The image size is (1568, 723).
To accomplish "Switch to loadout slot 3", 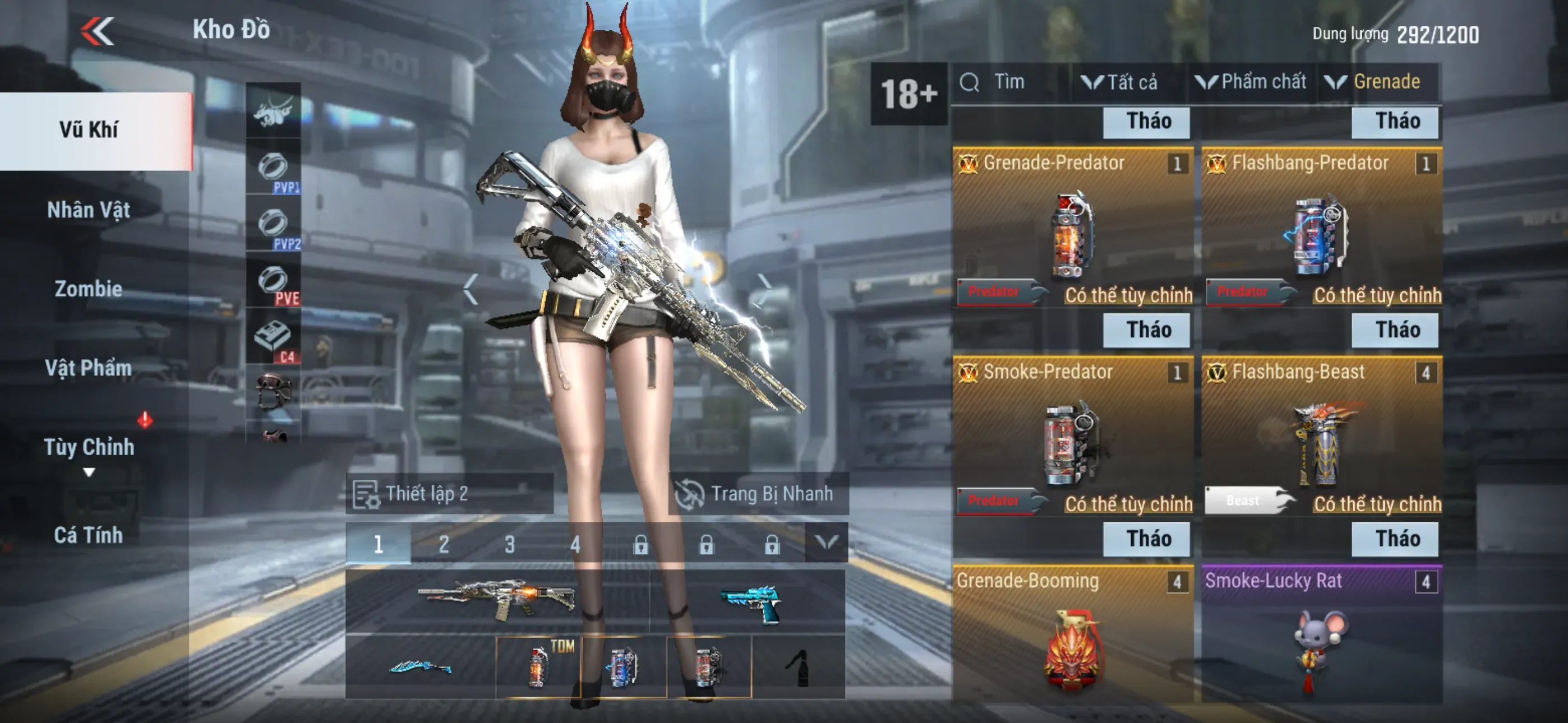I will point(509,544).
